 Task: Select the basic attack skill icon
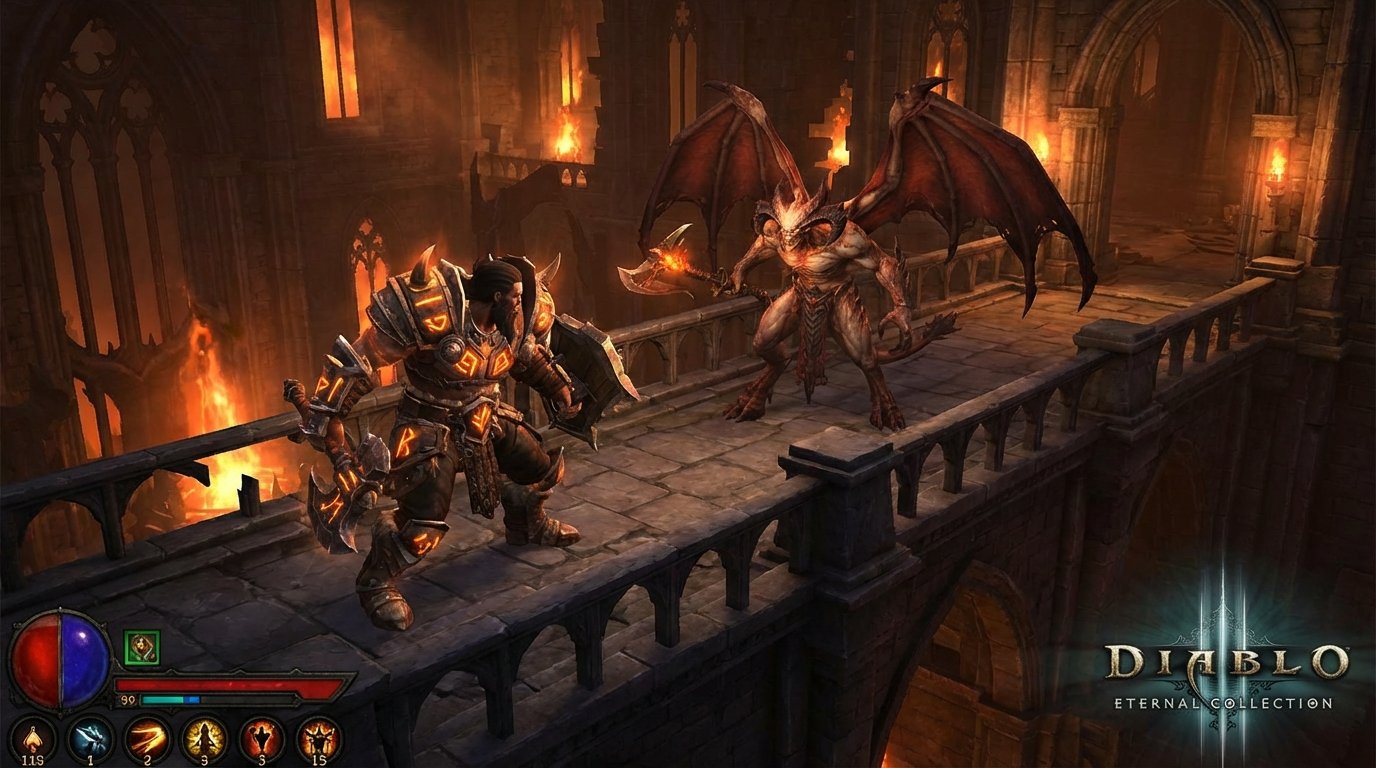tap(32, 738)
